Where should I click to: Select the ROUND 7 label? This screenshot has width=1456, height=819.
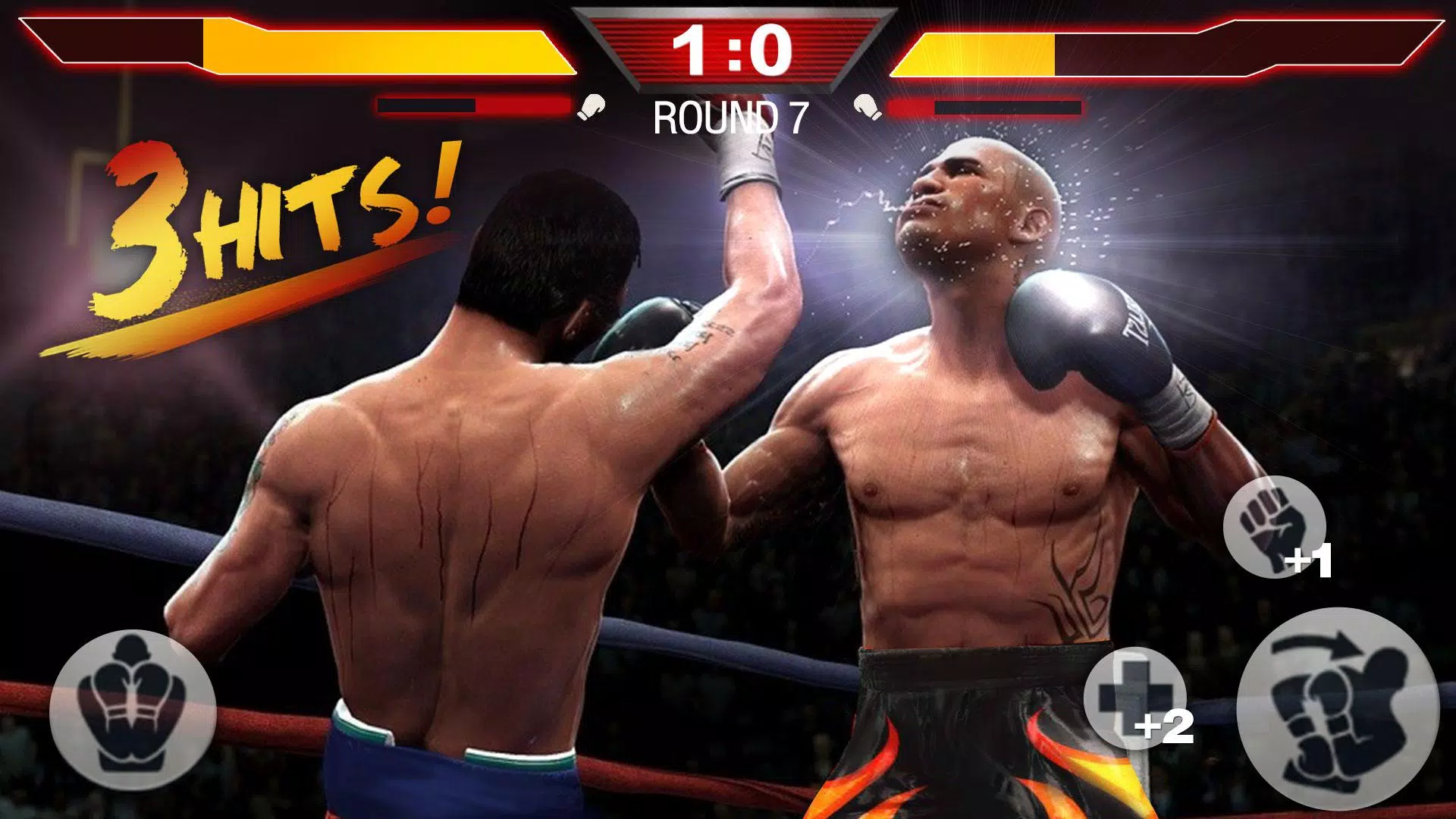[x=730, y=115]
